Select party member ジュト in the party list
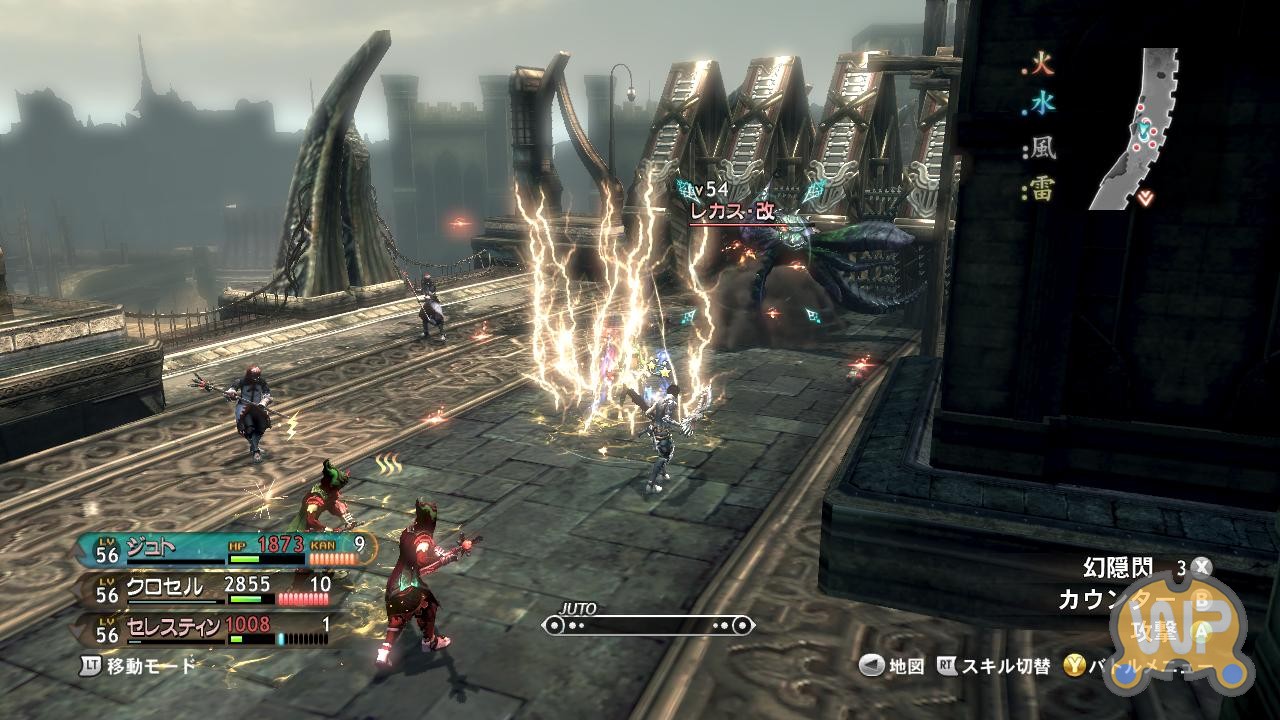This screenshot has height=720, width=1280. (150, 546)
